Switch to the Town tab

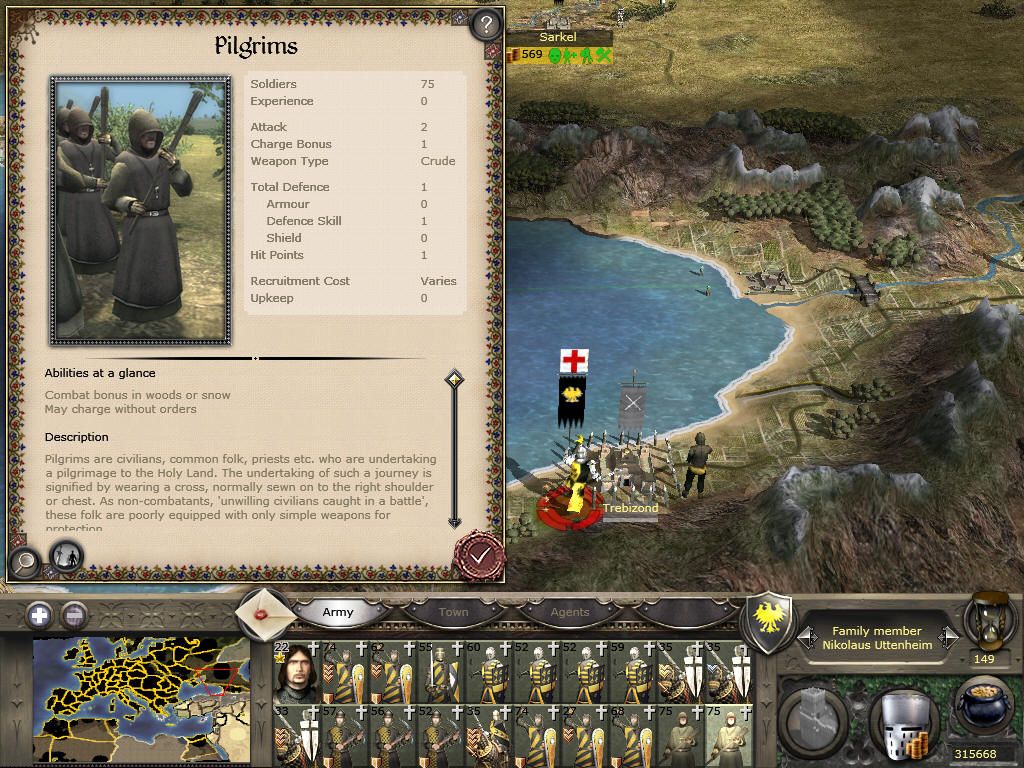click(453, 612)
